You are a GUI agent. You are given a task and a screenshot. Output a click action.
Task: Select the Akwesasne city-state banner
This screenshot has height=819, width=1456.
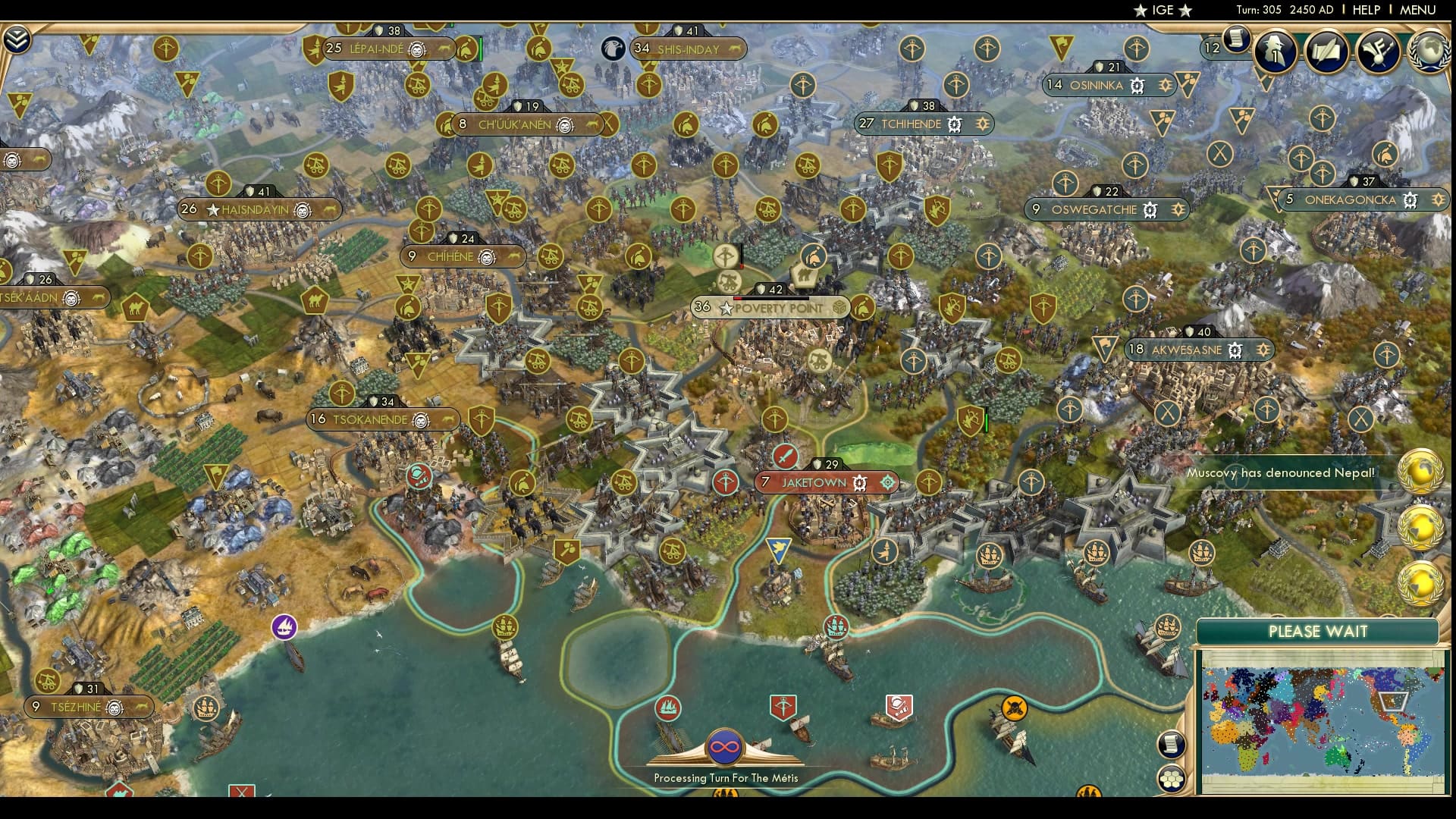click(x=1196, y=350)
